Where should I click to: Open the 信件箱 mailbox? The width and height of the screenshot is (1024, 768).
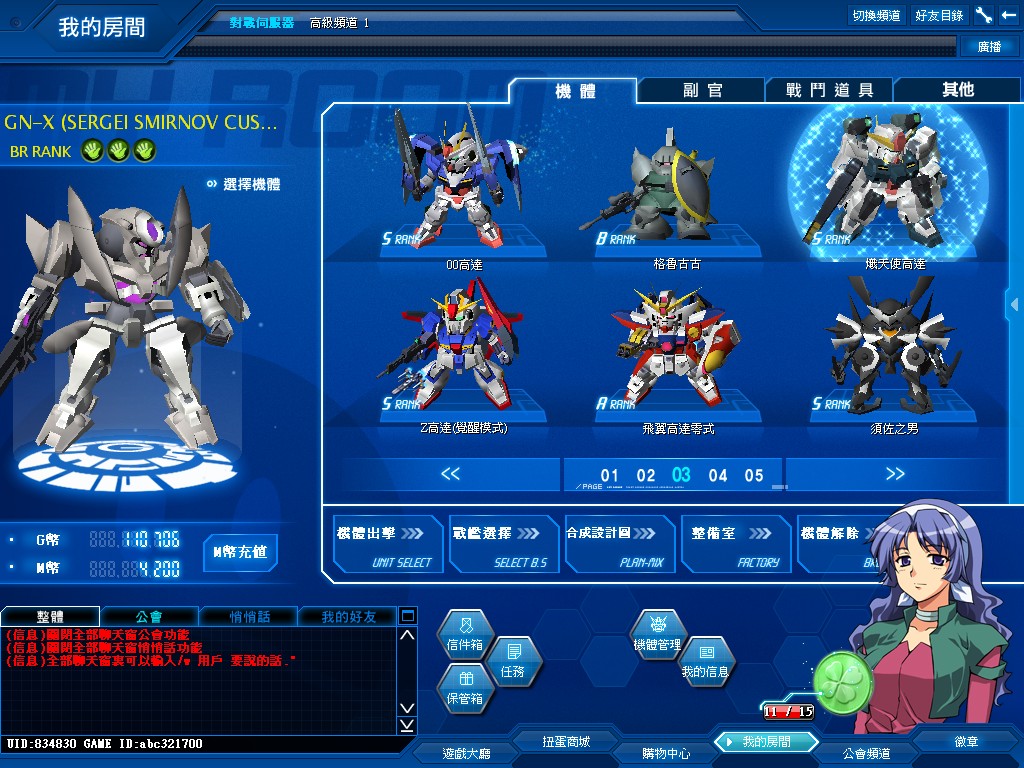pos(465,638)
